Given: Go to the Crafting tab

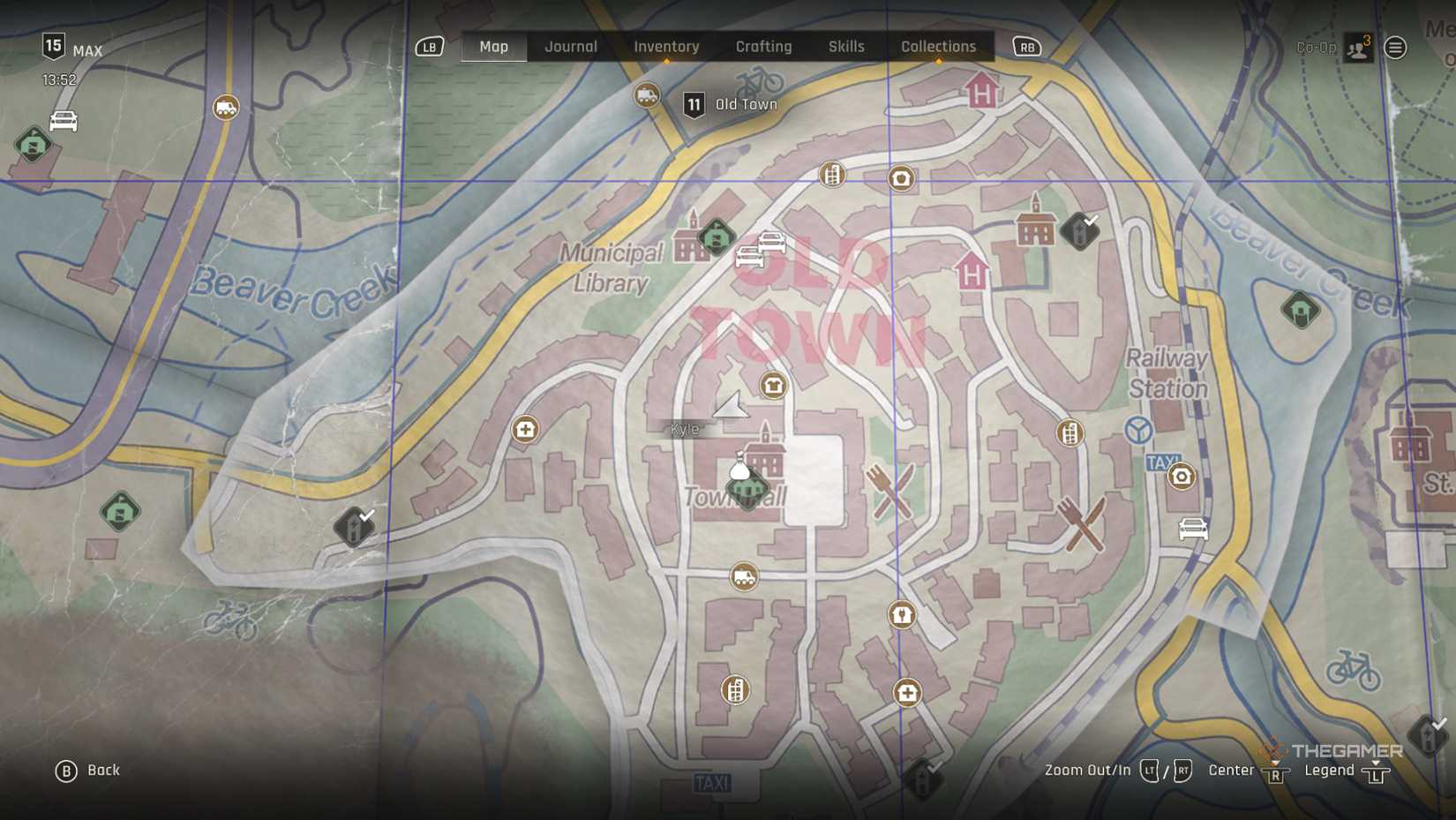Looking at the screenshot, I should (763, 47).
